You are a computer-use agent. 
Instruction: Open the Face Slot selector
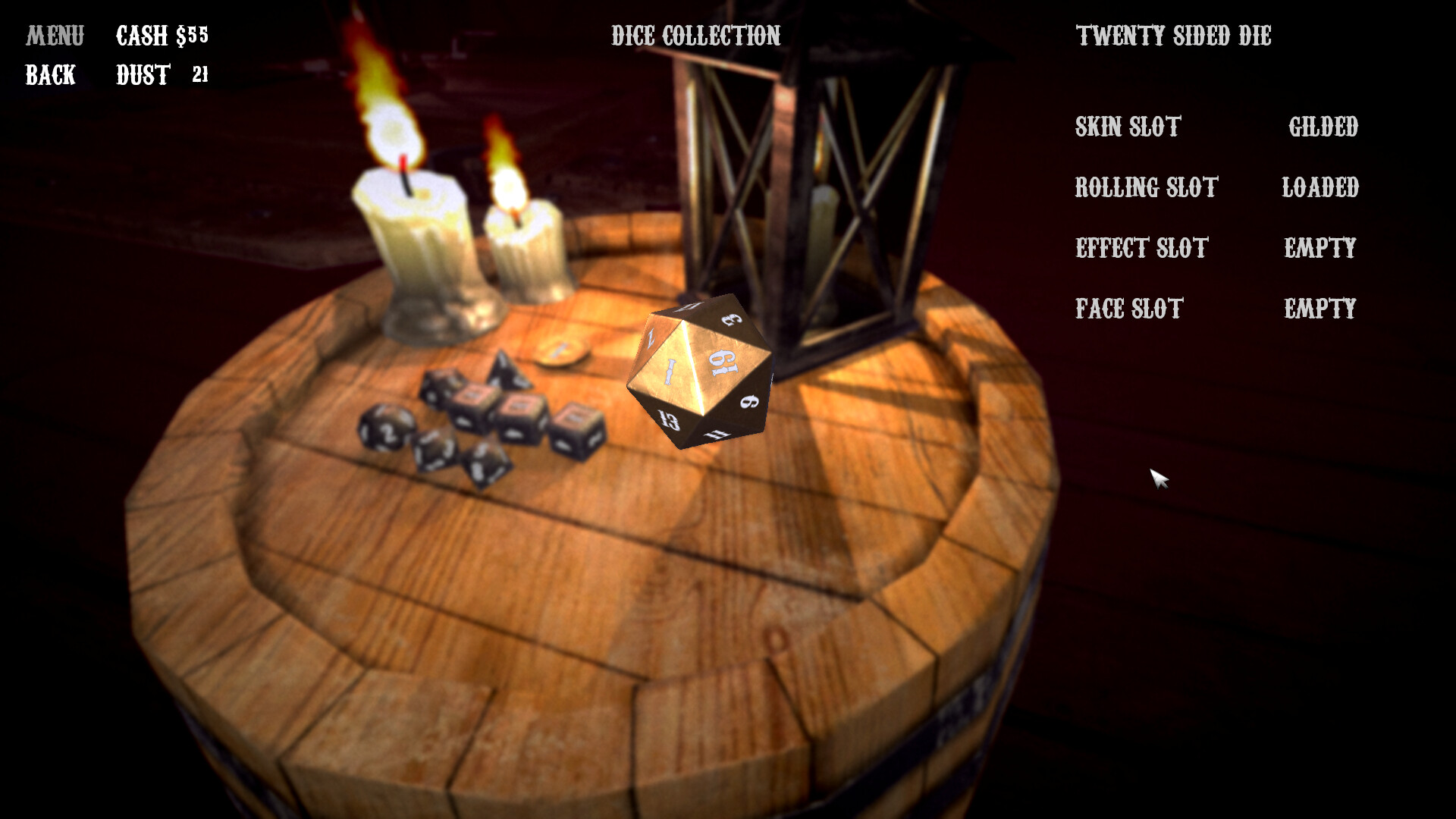pyautogui.click(x=1127, y=309)
